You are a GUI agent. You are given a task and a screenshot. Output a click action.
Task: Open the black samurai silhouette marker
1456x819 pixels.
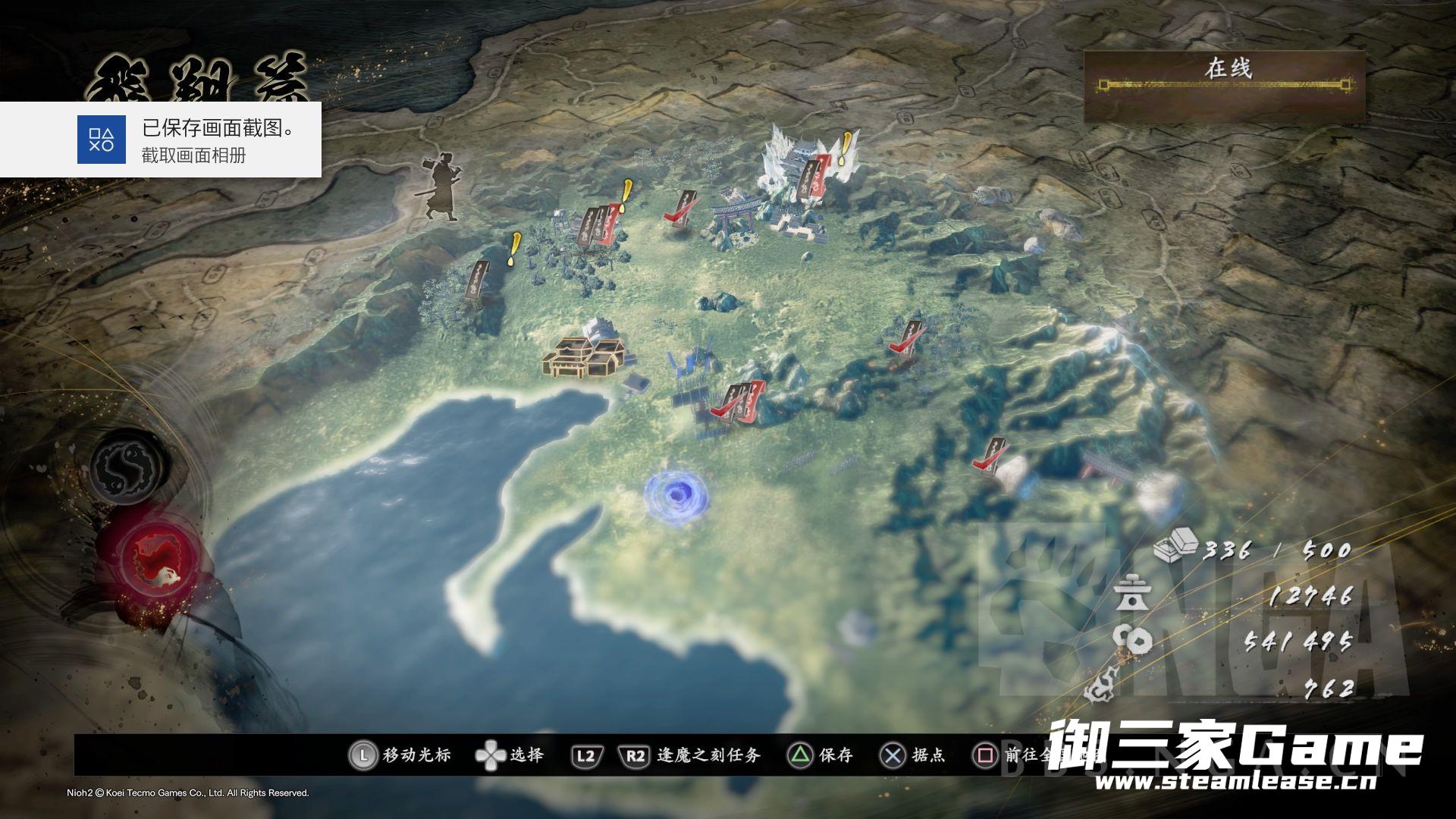(442, 189)
